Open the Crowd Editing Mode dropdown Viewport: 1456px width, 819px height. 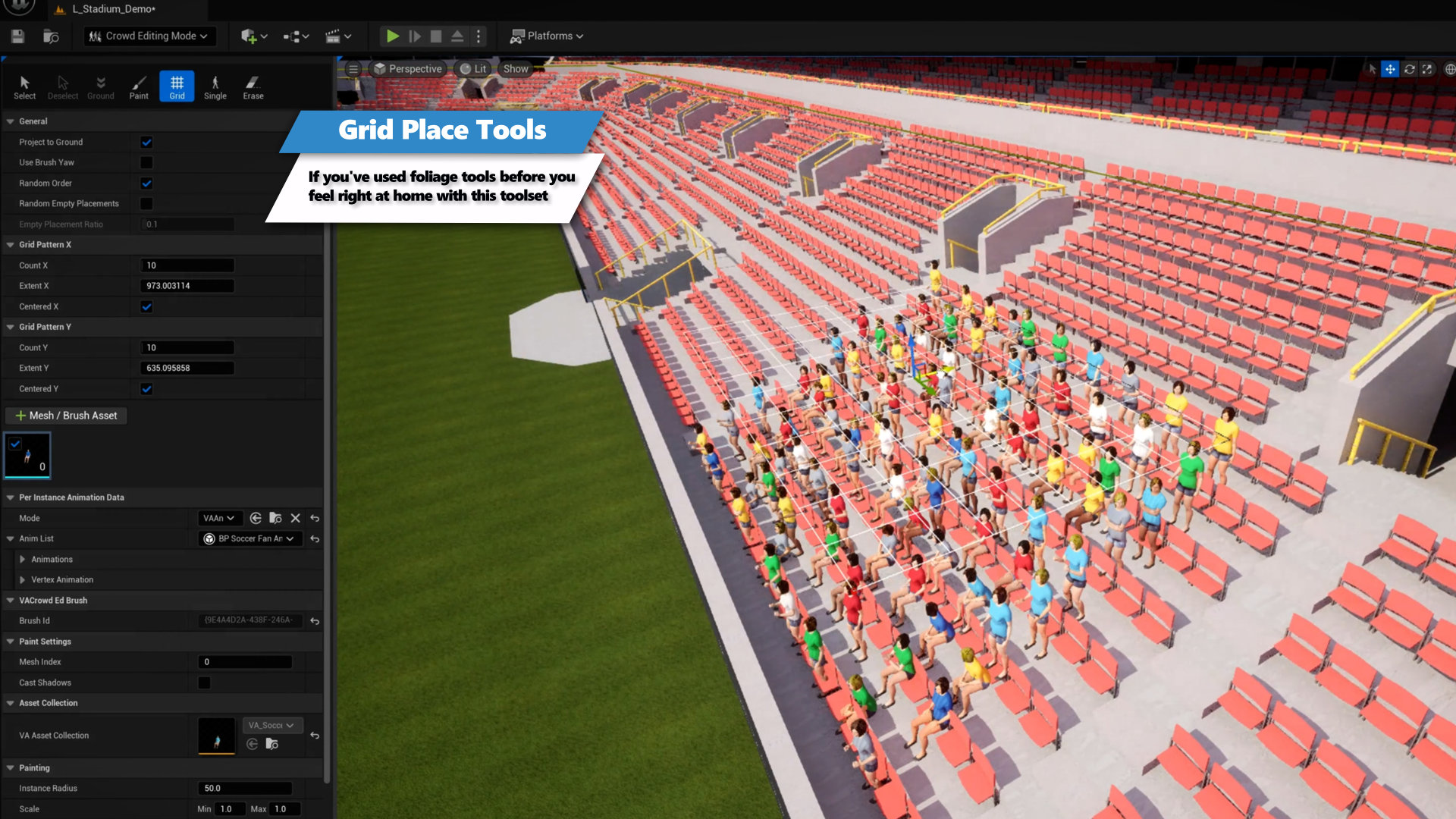pos(149,36)
